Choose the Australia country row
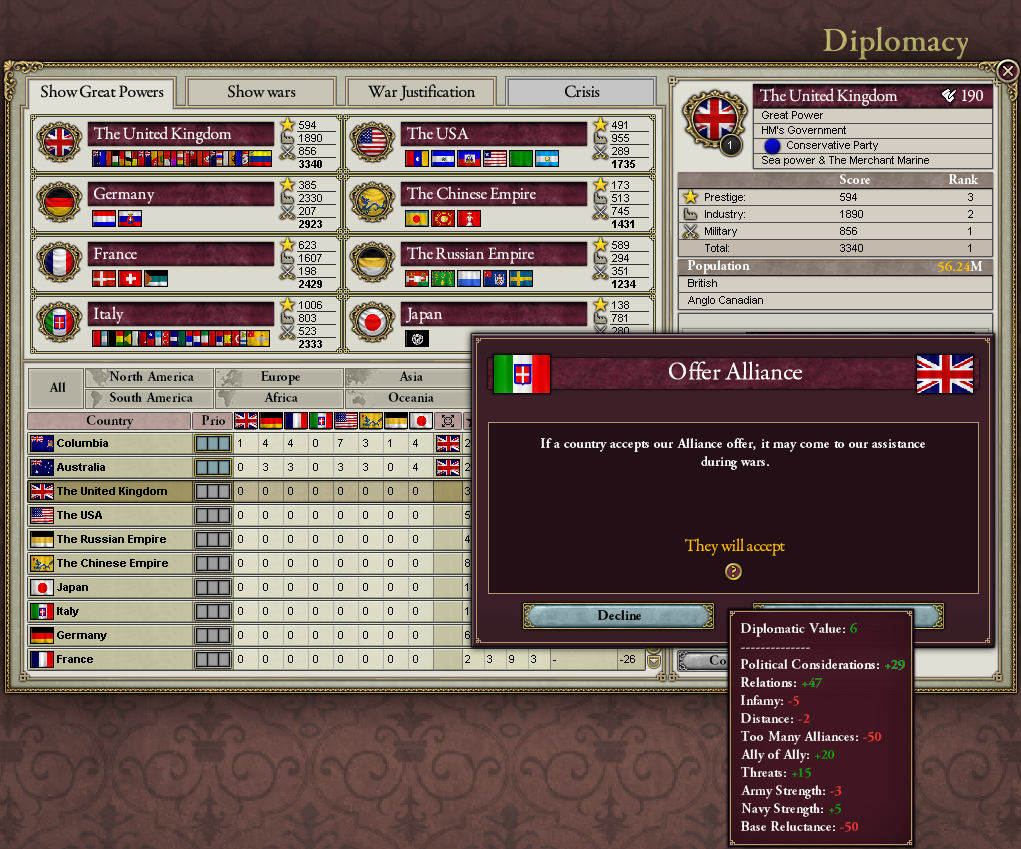1021x849 pixels. pyautogui.click(x=110, y=467)
